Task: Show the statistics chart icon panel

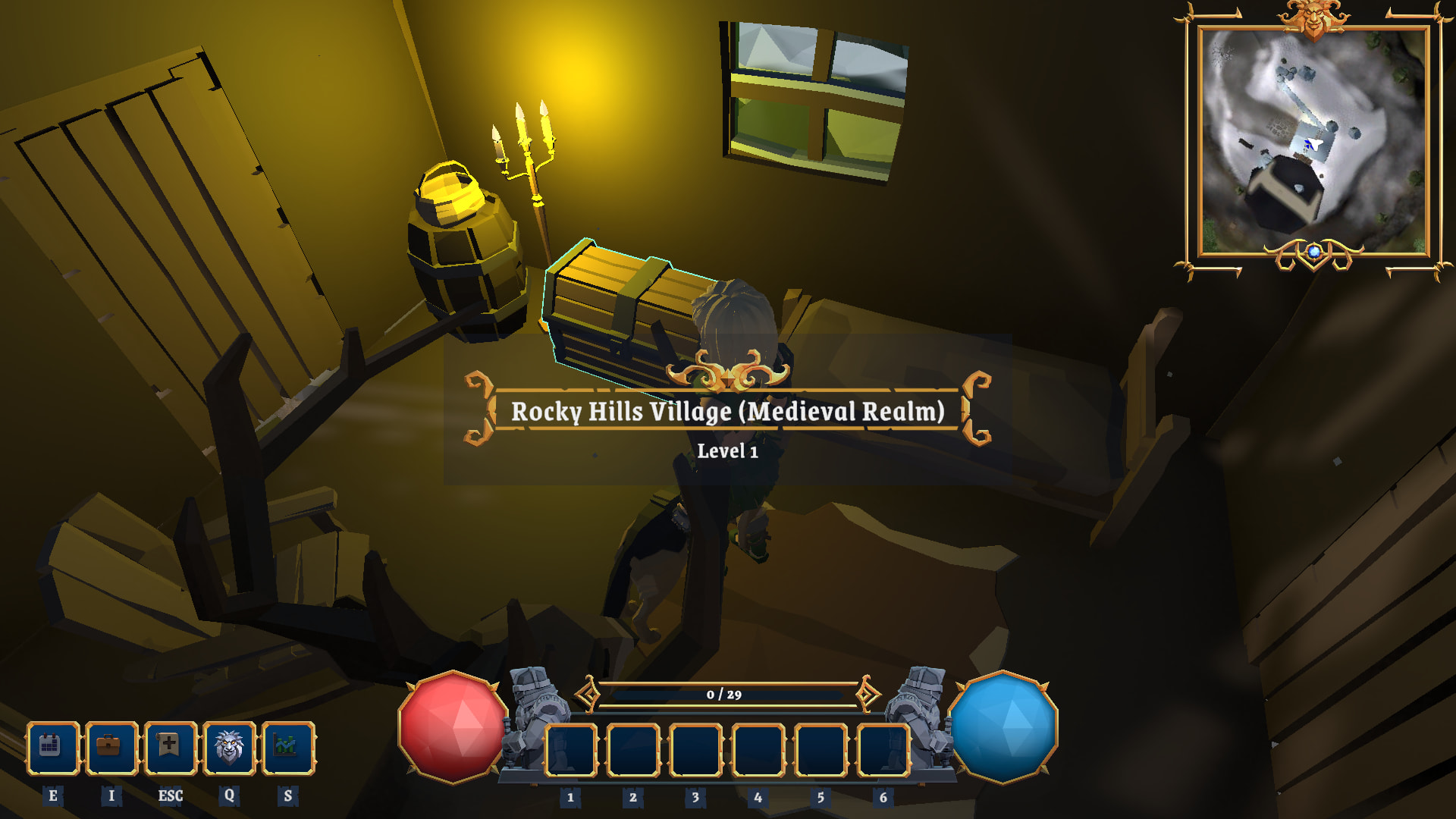Action: 287,748
